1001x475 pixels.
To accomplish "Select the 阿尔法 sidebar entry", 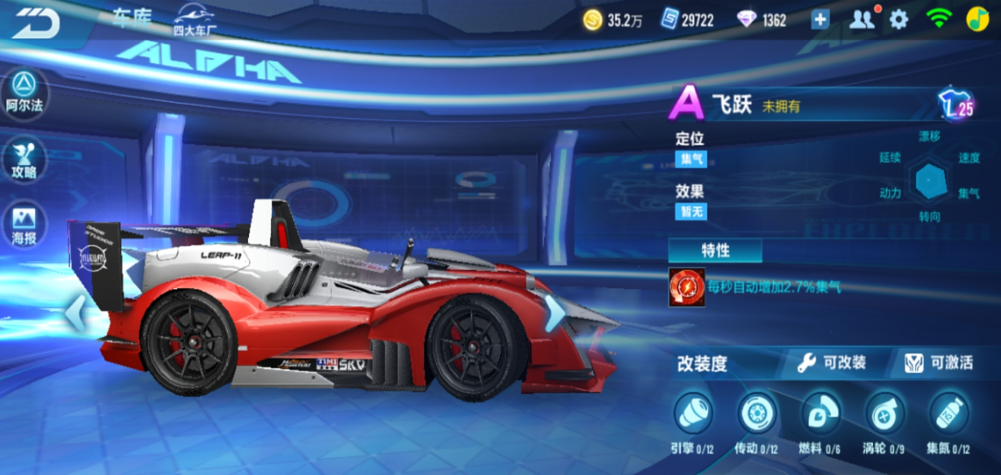I will coord(24,92).
